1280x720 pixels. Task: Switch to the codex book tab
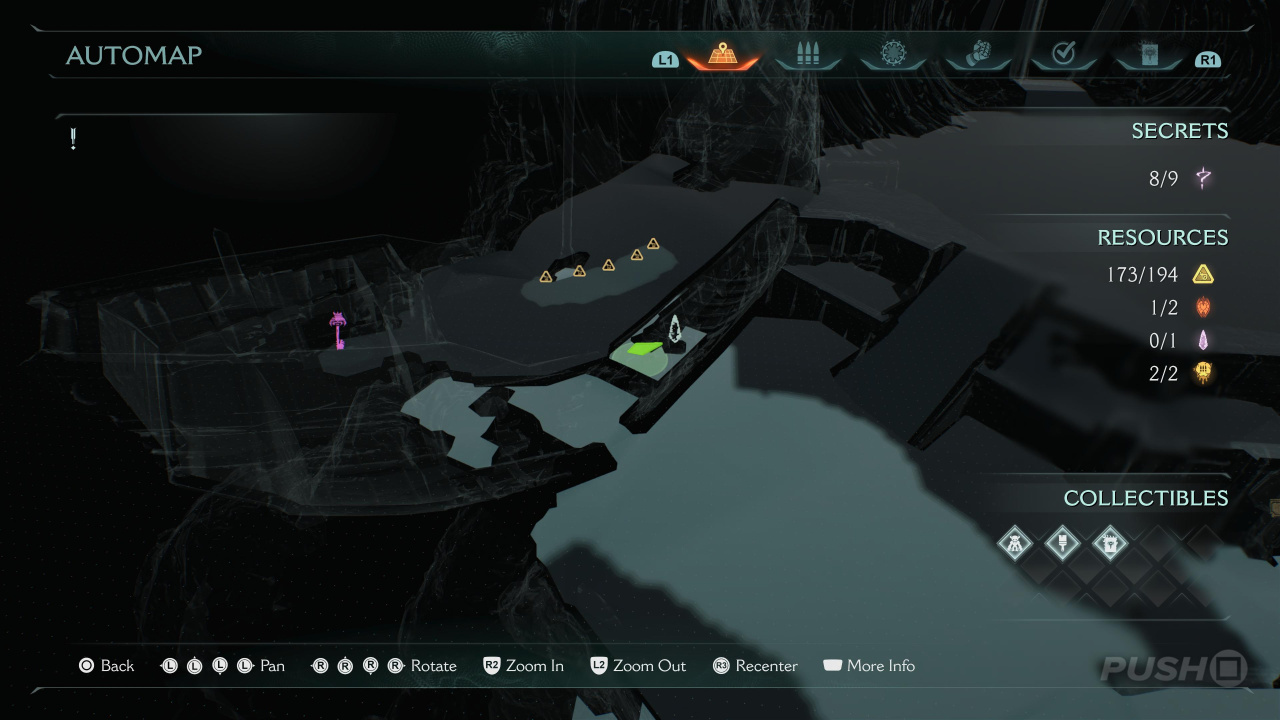(x=1149, y=54)
